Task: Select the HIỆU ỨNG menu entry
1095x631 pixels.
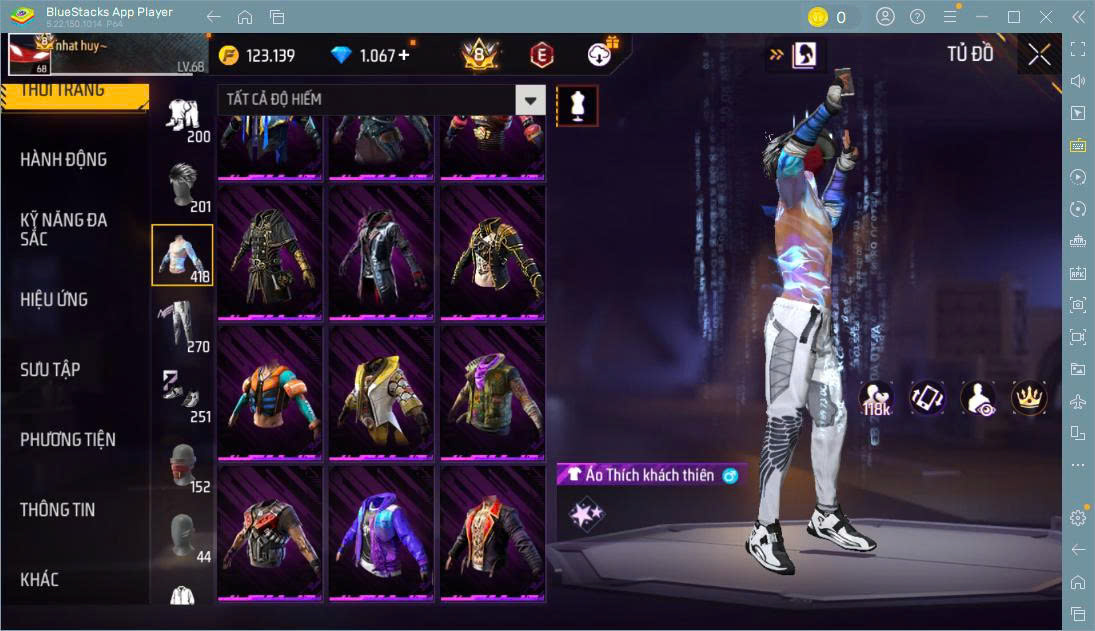Action: pyautogui.click(x=54, y=300)
